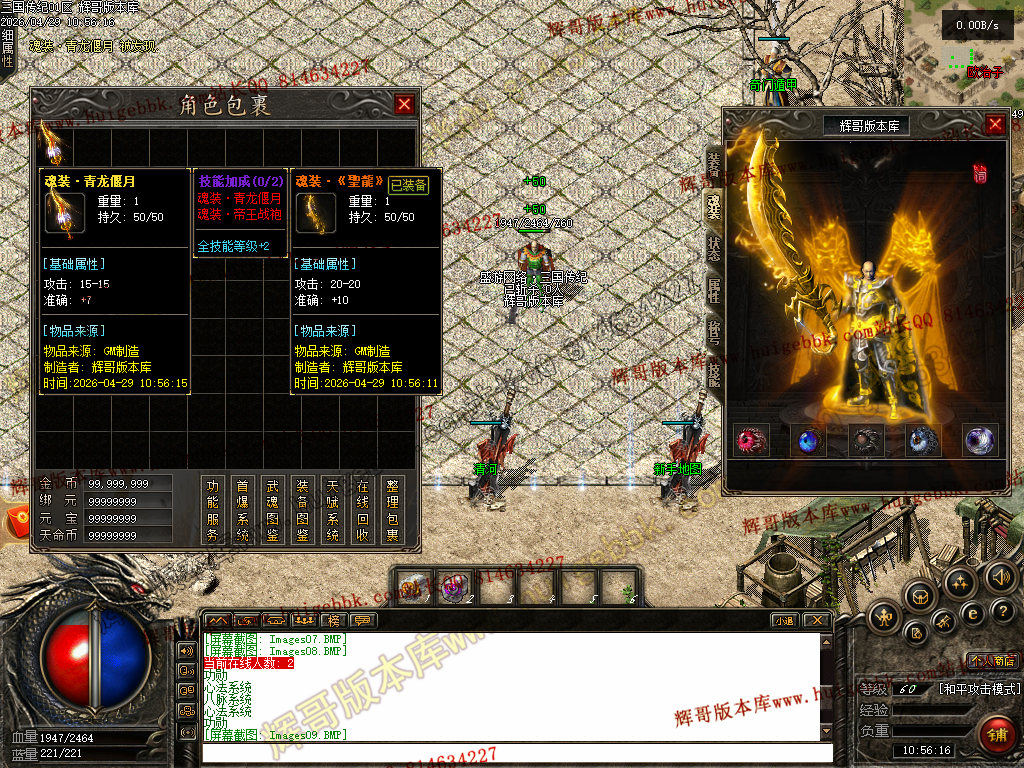Screen dimensions: 1024x768
Task: Show the 称号 titles tab
Action: coord(713,333)
